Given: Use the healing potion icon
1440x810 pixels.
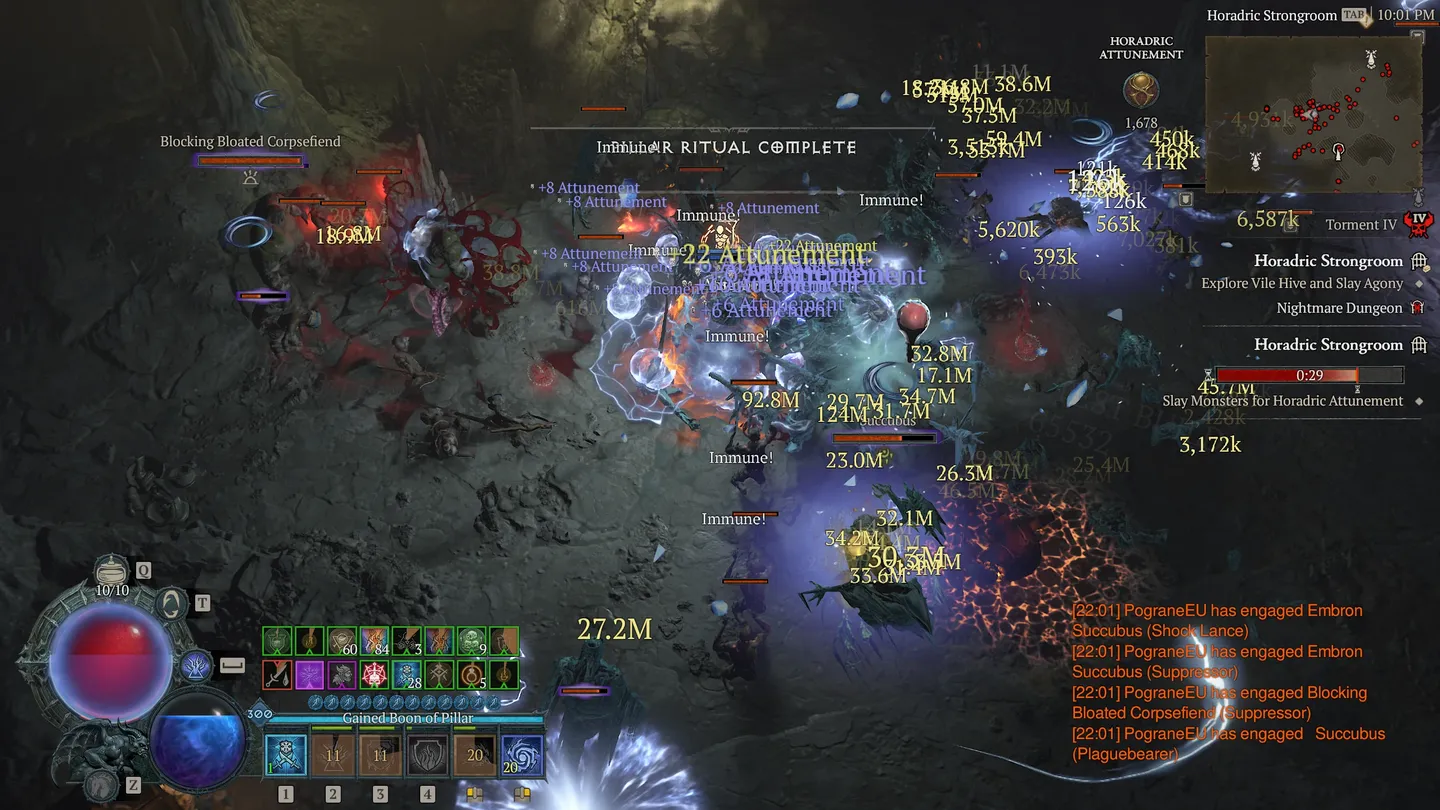Looking at the screenshot, I should click(112, 571).
